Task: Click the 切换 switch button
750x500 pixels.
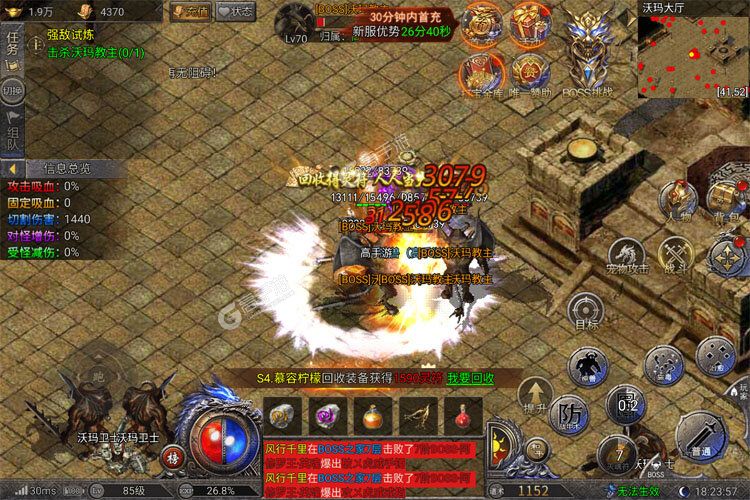Action: coord(12,90)
